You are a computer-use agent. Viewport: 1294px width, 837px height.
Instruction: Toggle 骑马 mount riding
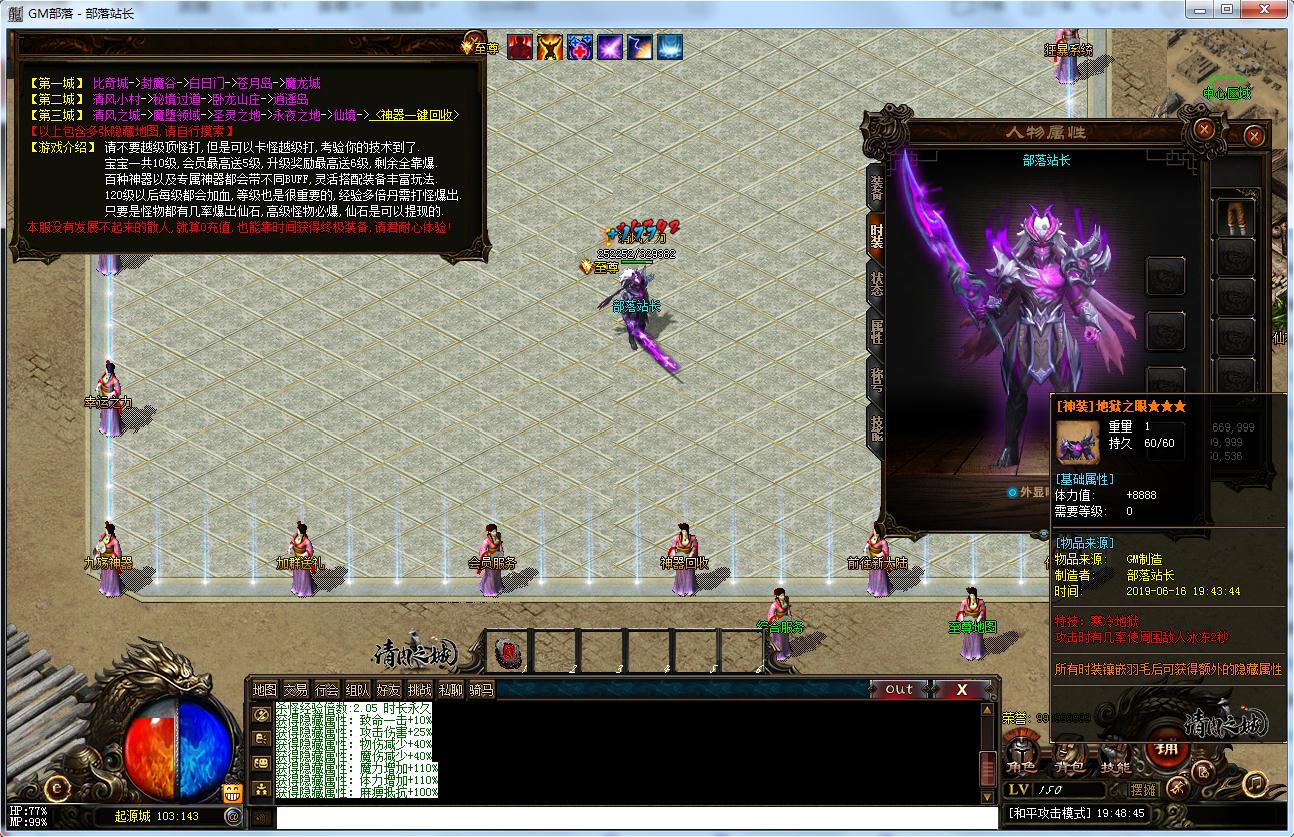tap(481, 689)
